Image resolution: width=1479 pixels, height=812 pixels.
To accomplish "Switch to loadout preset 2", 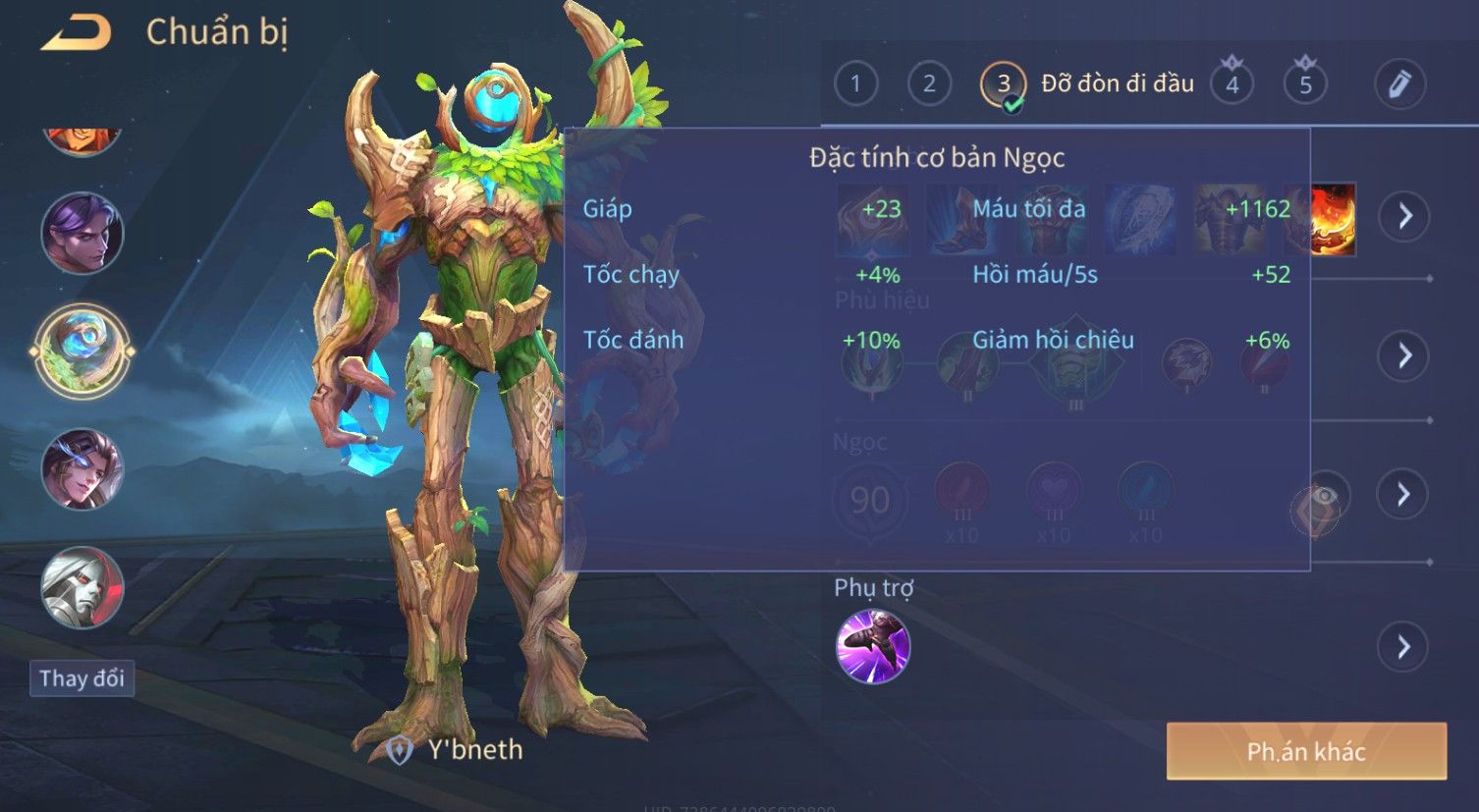I will (928, 84).
